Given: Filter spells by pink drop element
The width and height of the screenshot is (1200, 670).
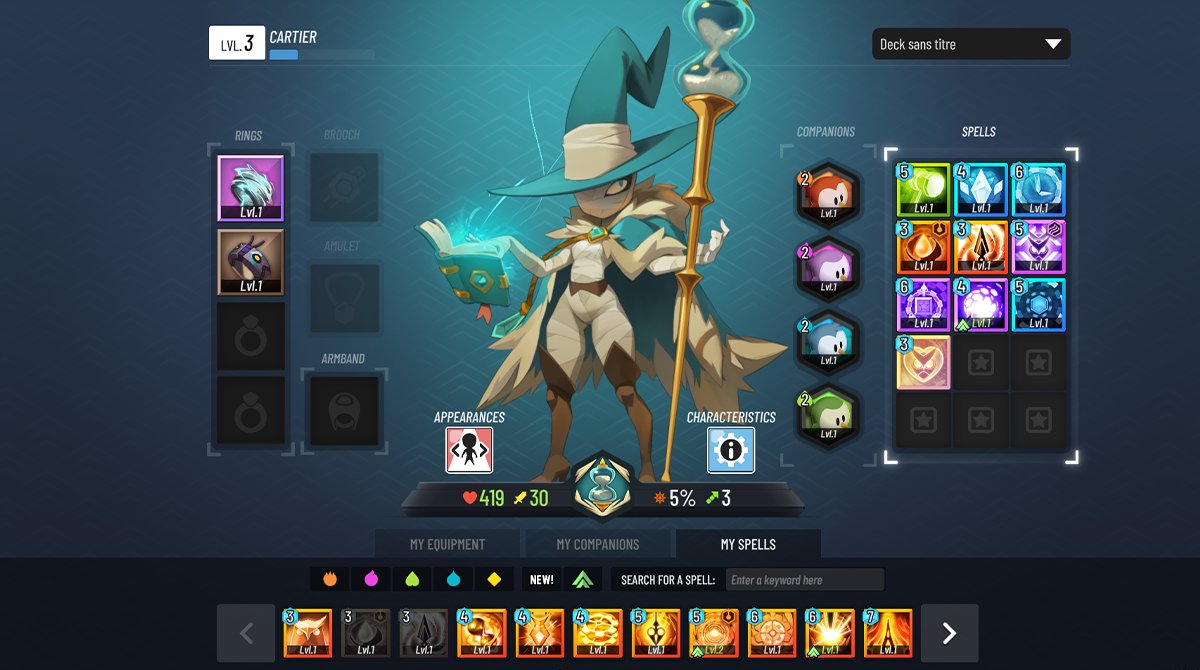Looking at the screenshot, I should (x=370, y=580).
